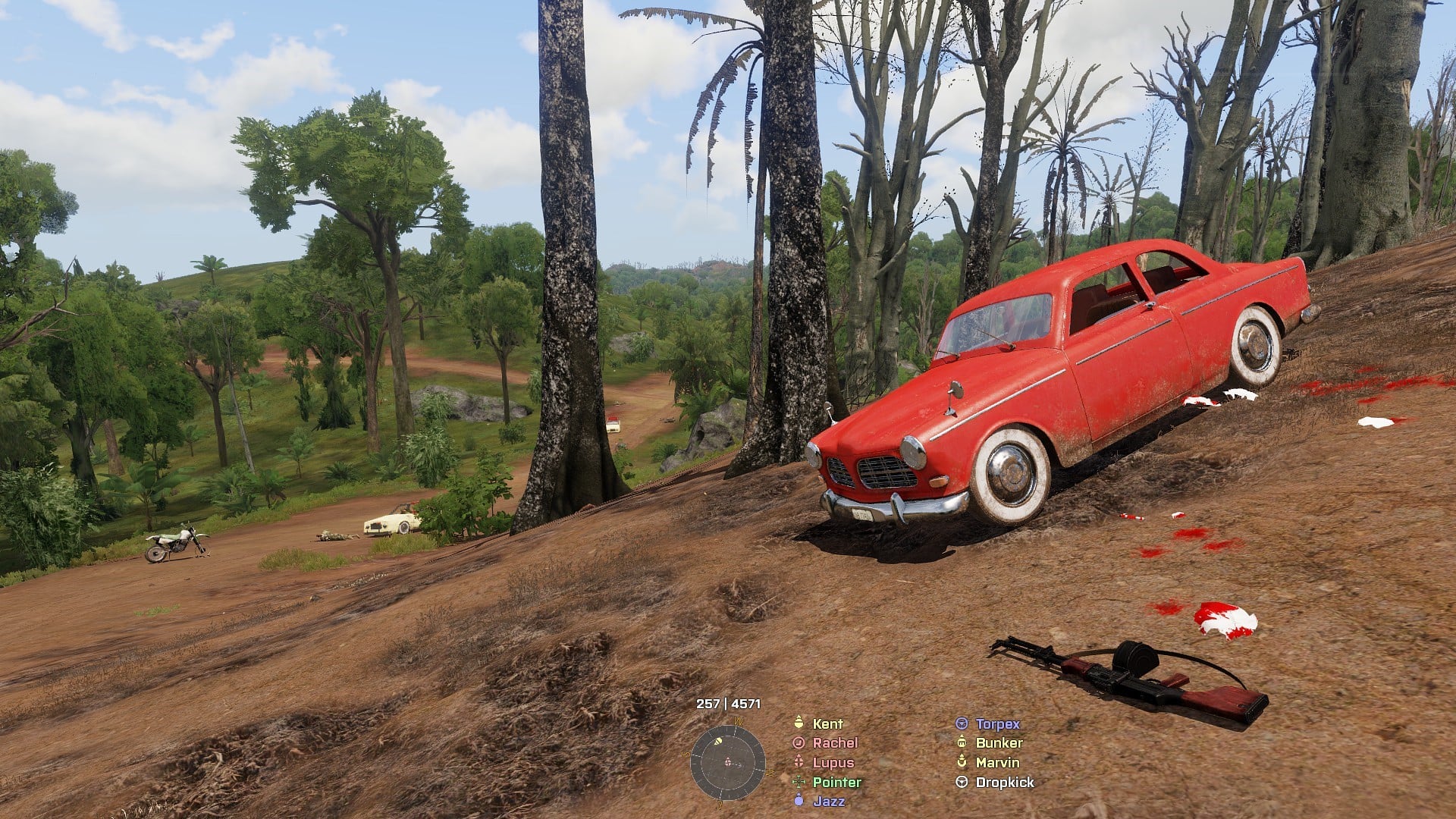Select Lupus from the squad roster
This screenshot has width=1456, height=819.
click(833, 763)
